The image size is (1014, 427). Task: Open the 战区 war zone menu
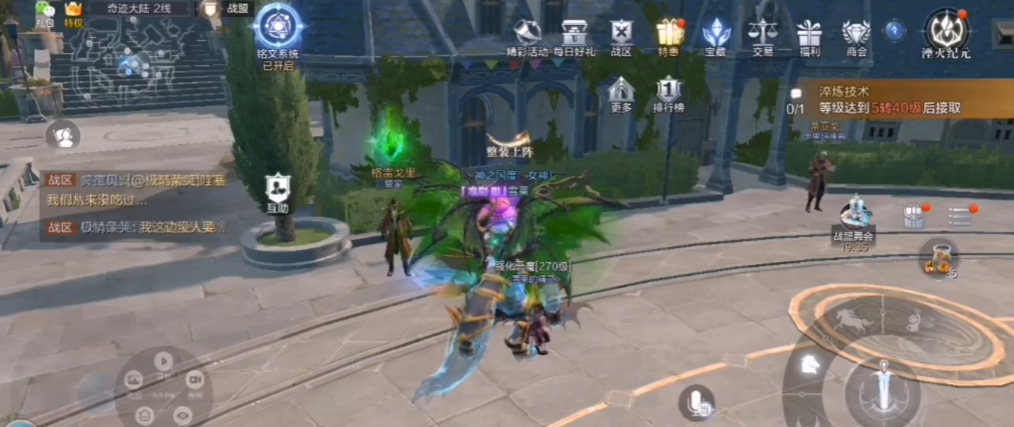coord(621,35)
